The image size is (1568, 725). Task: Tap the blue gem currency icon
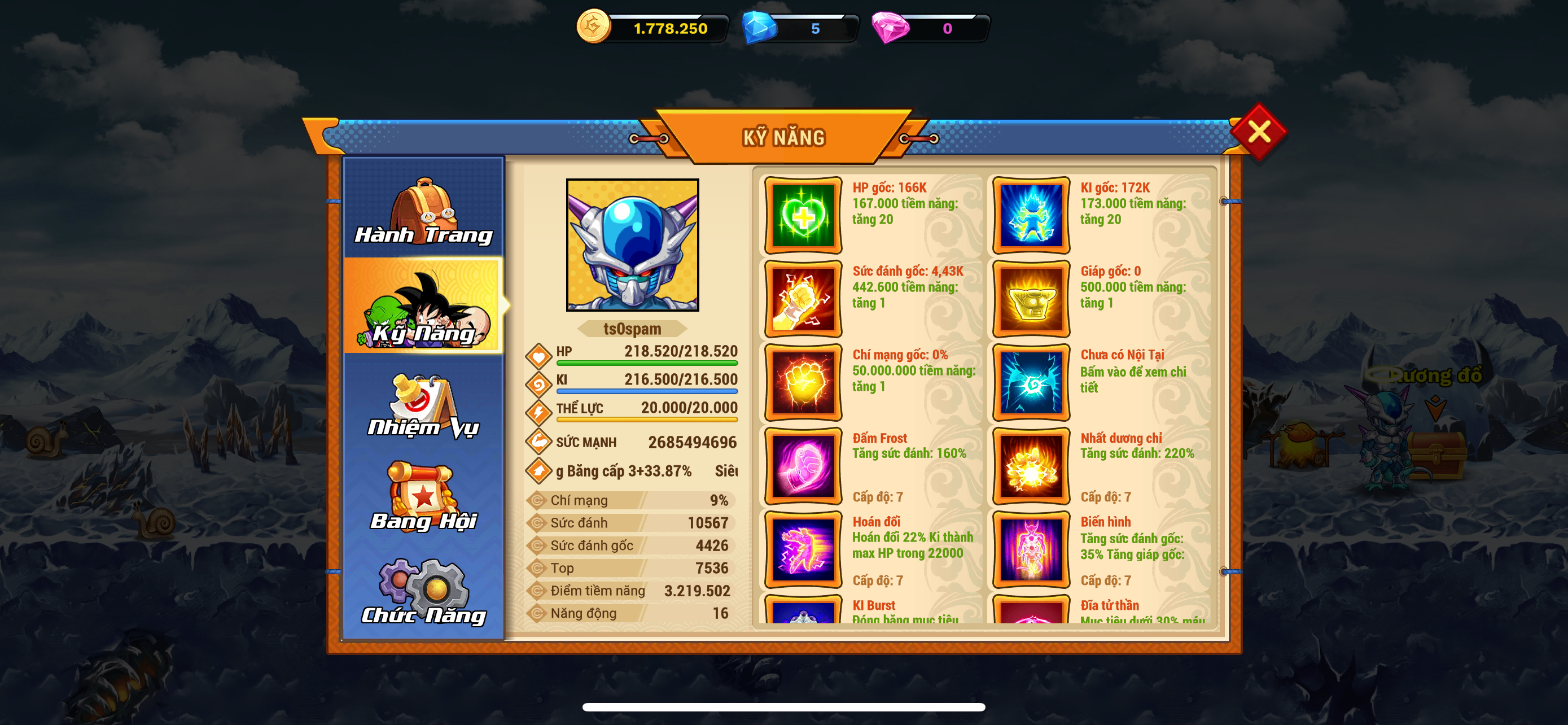pyautogui.click(x=760, y=28)
